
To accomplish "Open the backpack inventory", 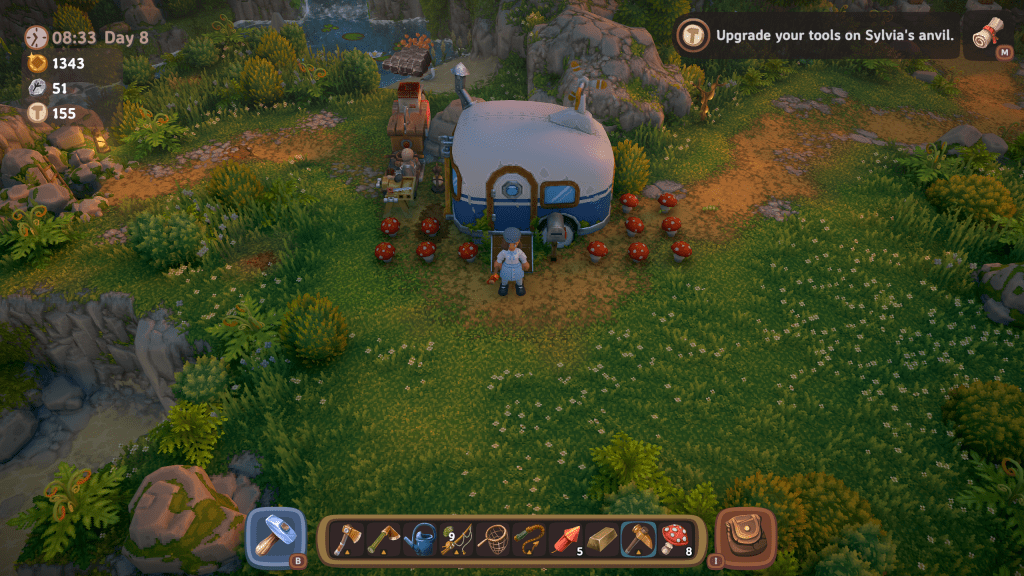I will click(x=744, y=536).
